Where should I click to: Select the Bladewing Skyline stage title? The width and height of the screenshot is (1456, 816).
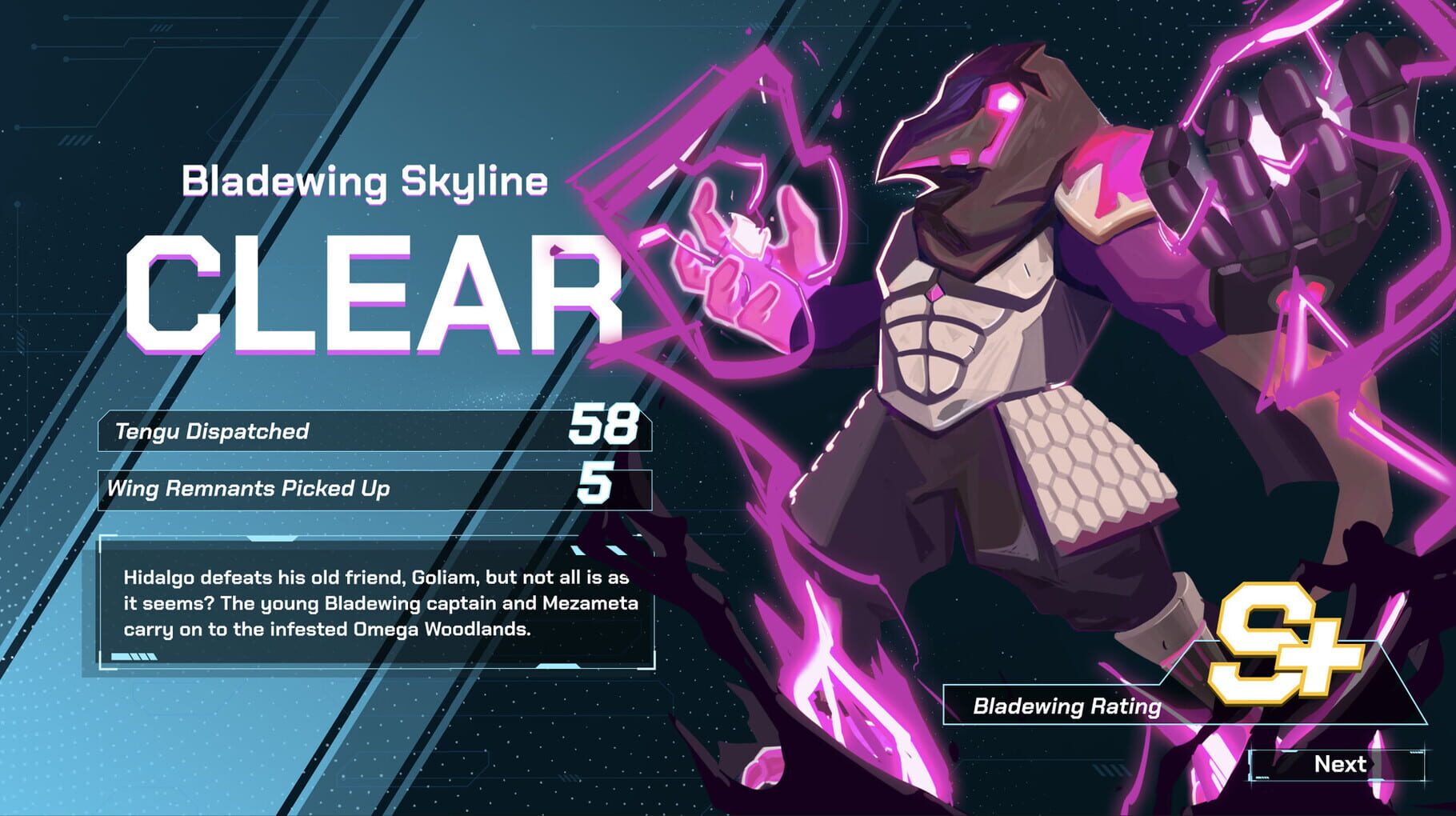[x=364, y=182]
